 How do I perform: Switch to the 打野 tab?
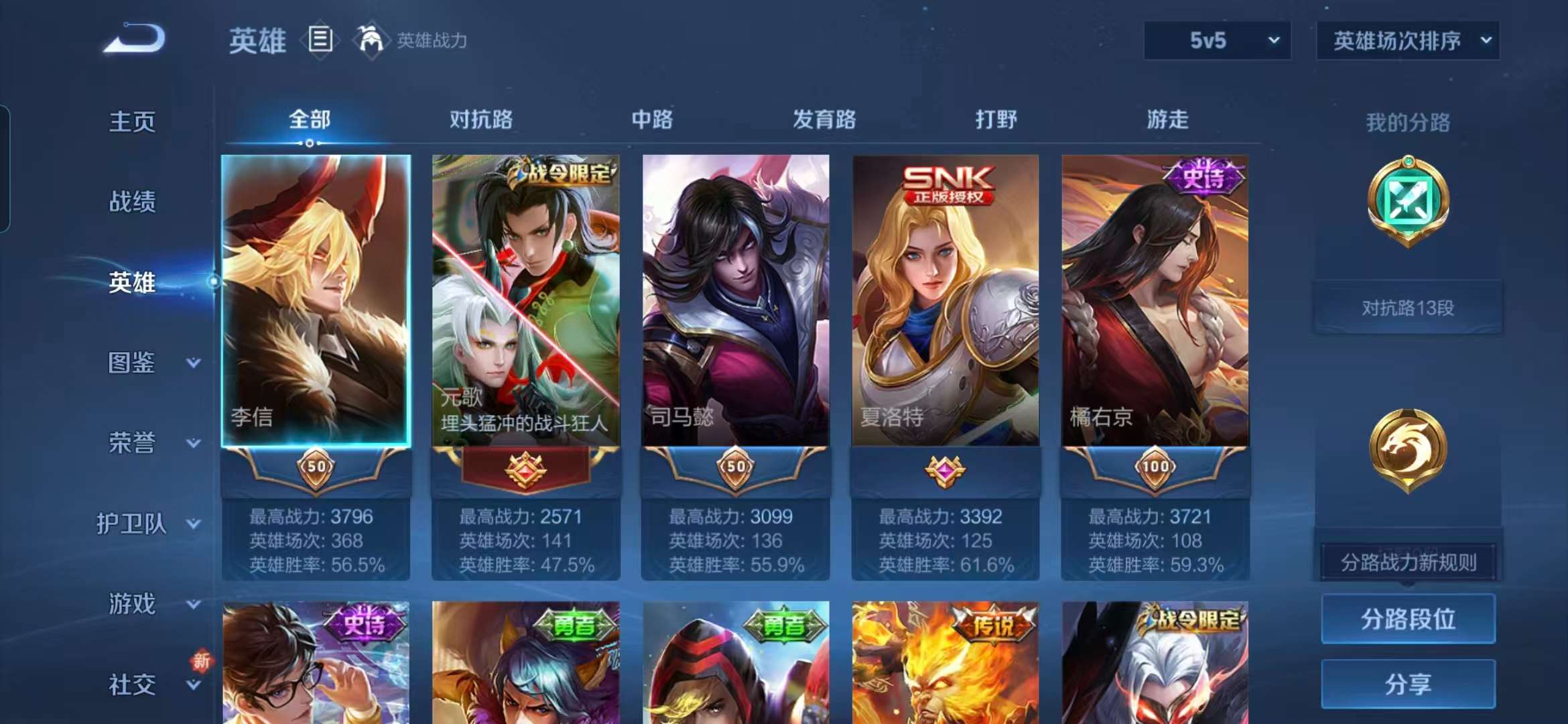pyautogui.click(x=995, y=121)
